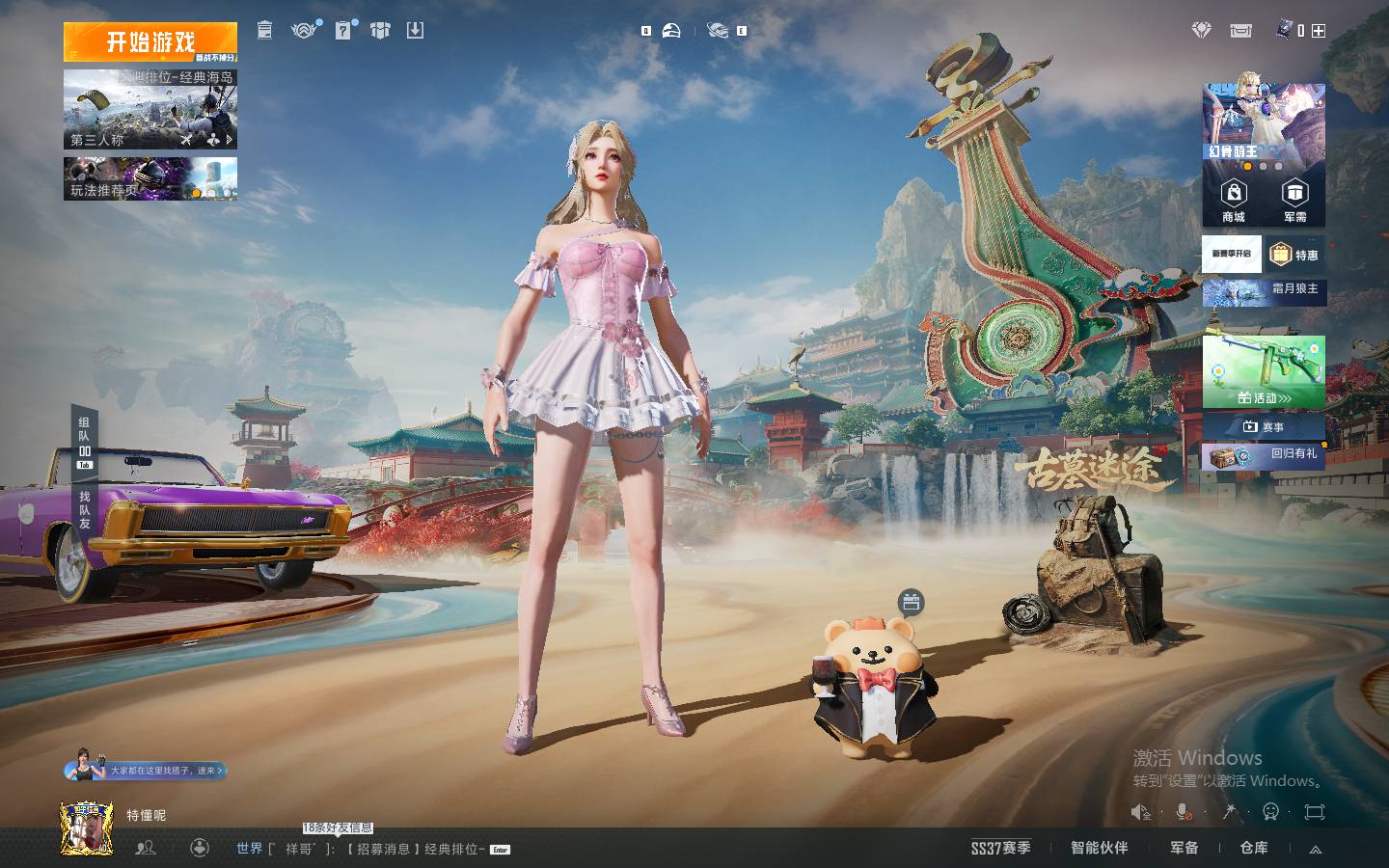Screen dimensions: 1389x868
Task: Claim the 回归有礼 returning player gift
Action: 1264,455
